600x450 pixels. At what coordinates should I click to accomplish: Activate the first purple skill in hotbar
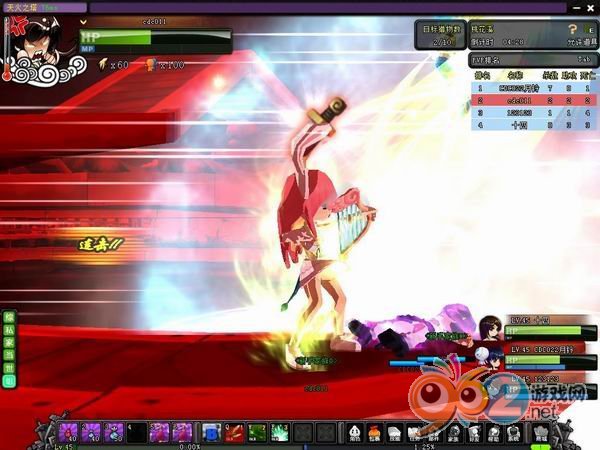click(69, 432)
